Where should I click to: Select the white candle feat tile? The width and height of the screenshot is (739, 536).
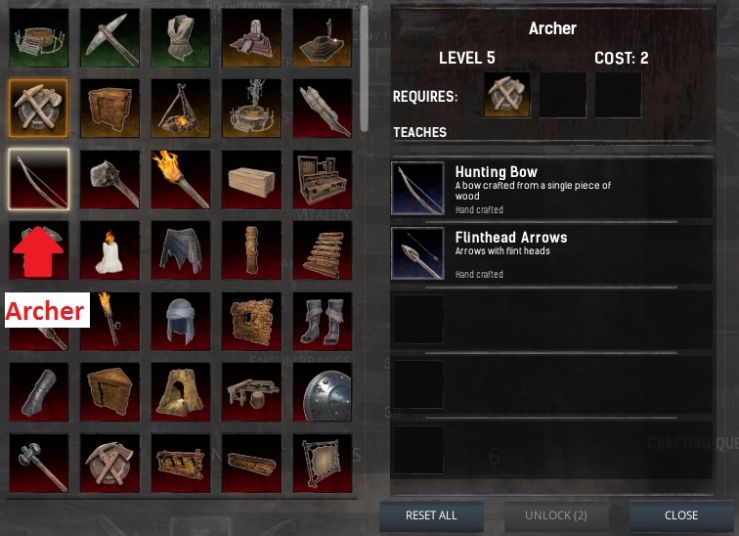click(x=110, y=251)
